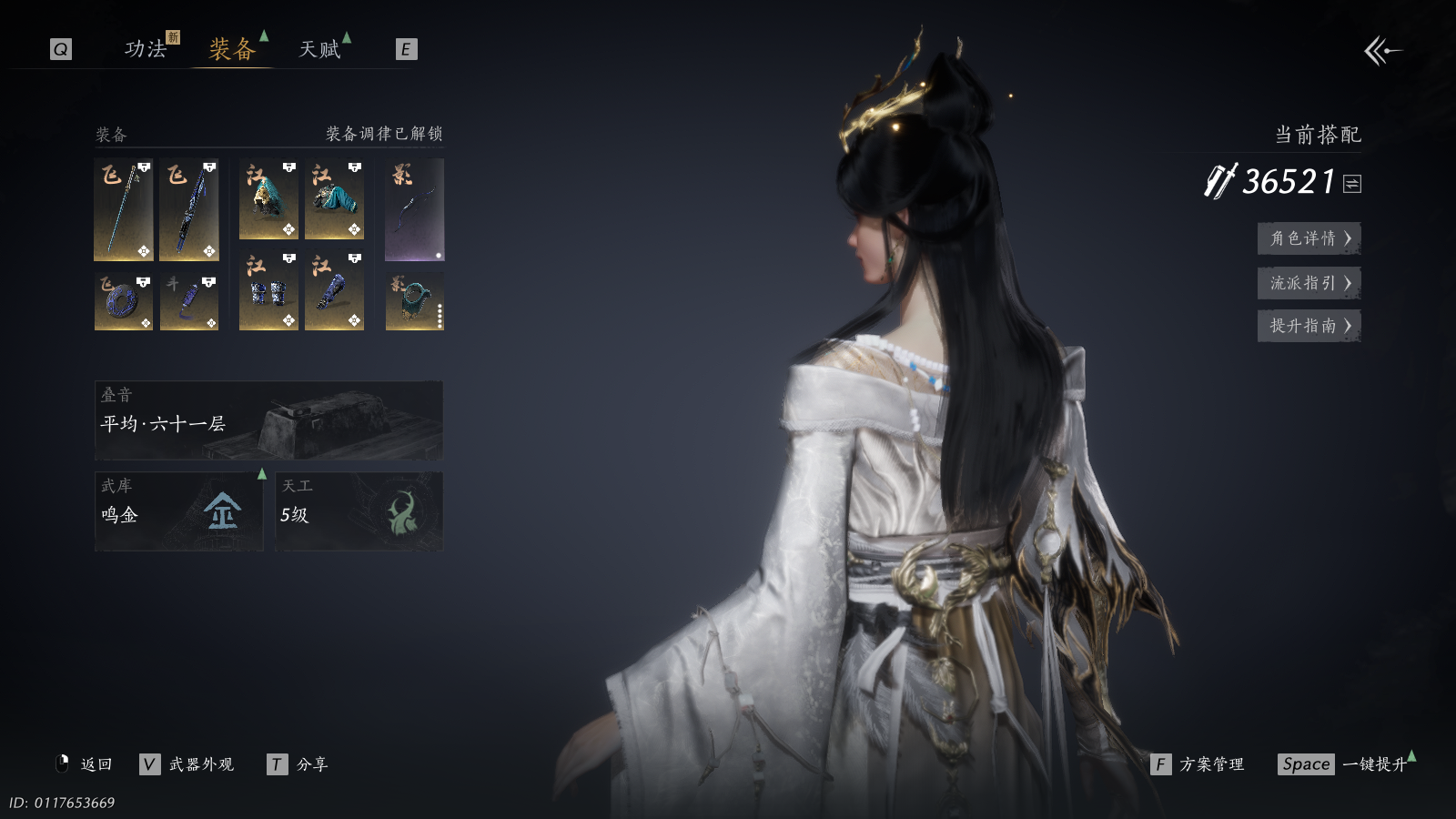Select the blue jade disc accessory slot
This screenshot has width=1456, height=819.
[124, 302]
